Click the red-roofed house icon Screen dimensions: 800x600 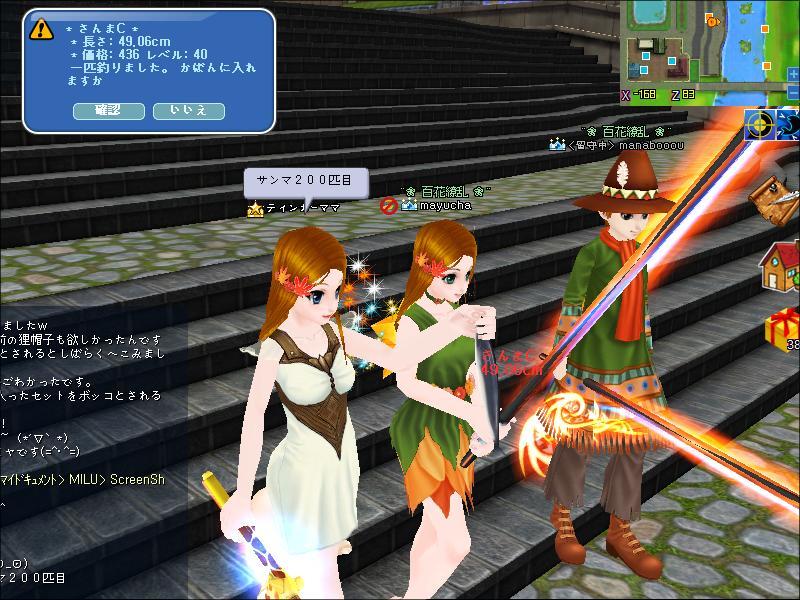[780, 264]
